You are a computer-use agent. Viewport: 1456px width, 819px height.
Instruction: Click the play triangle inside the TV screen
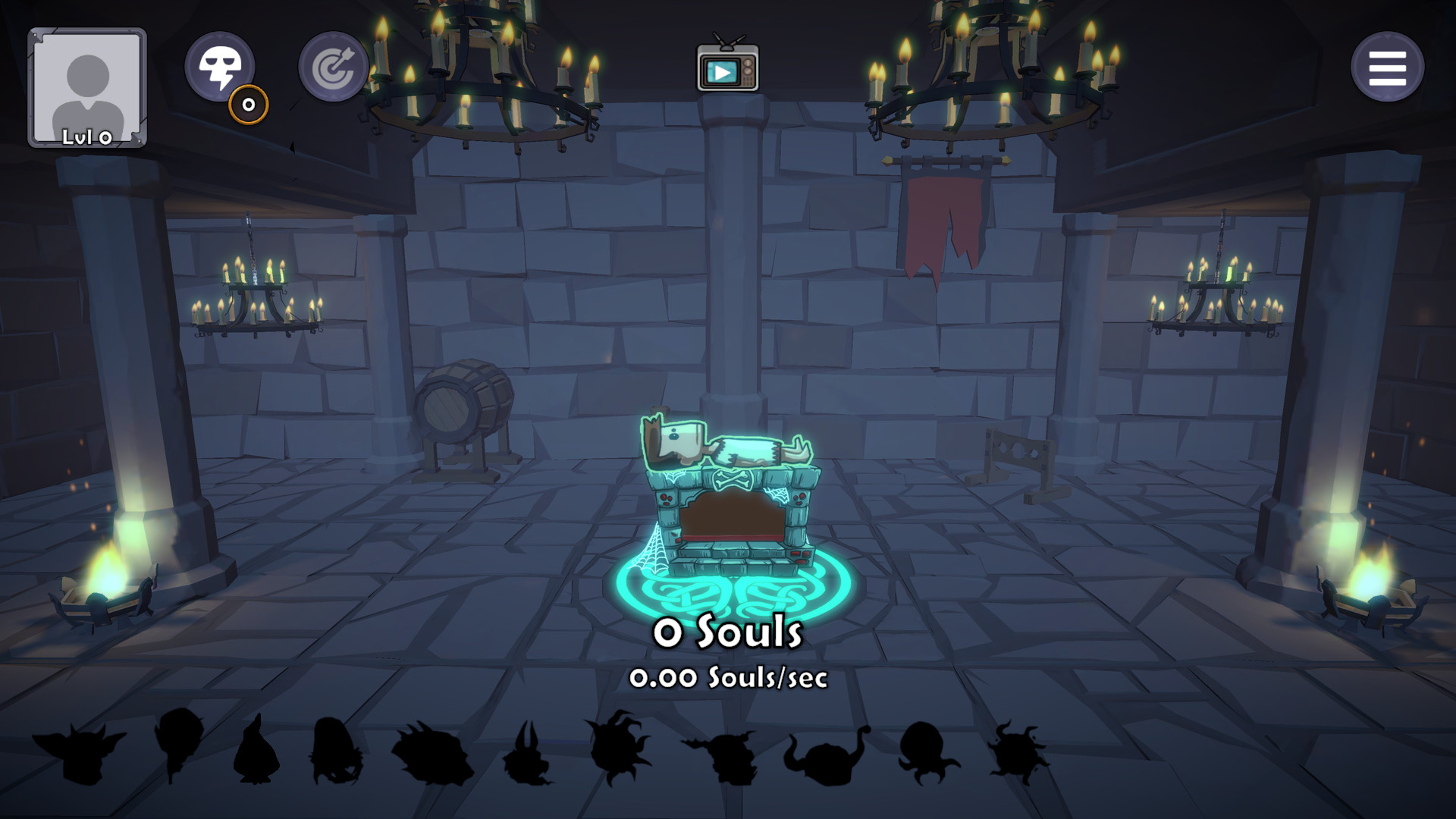click(x=723, y=72)
